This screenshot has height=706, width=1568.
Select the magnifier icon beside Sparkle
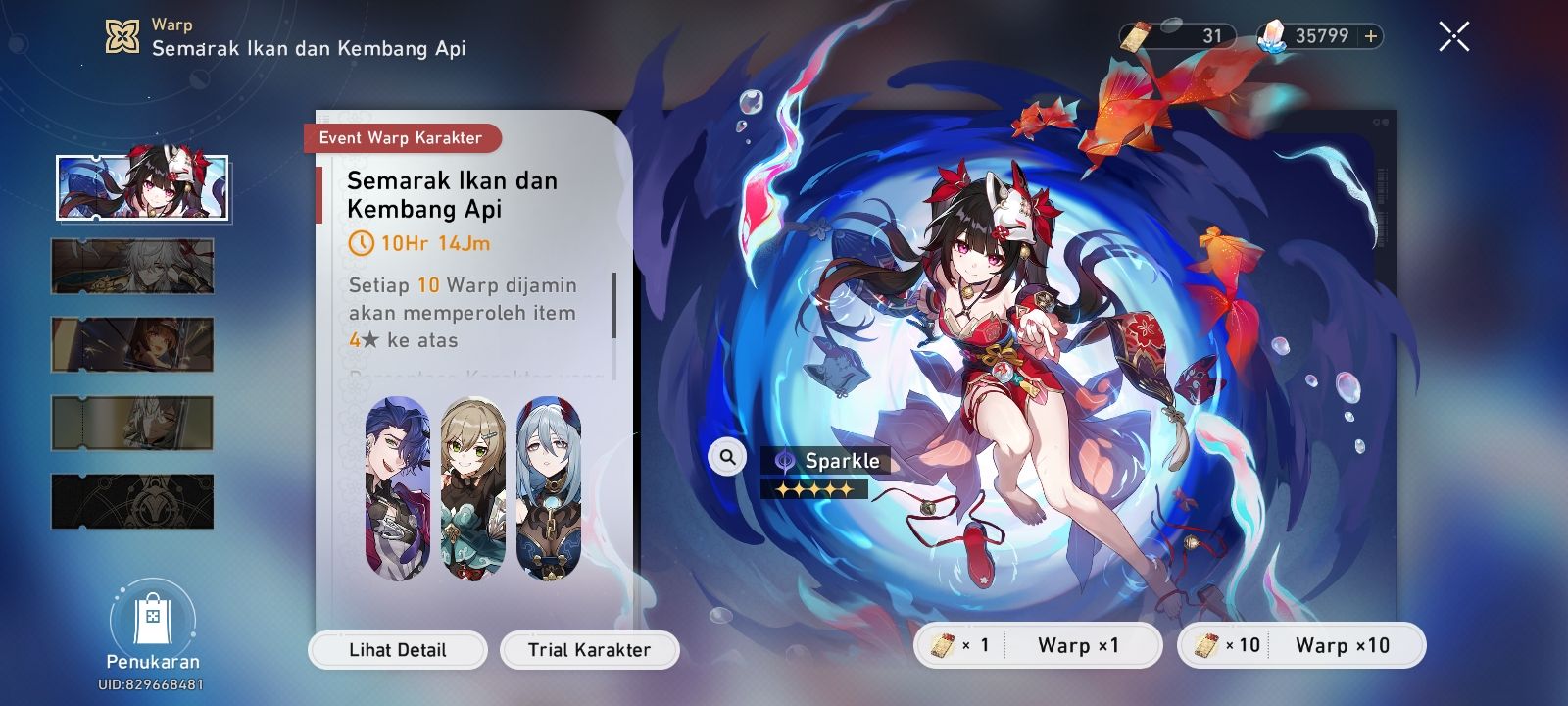click(725, 456)
